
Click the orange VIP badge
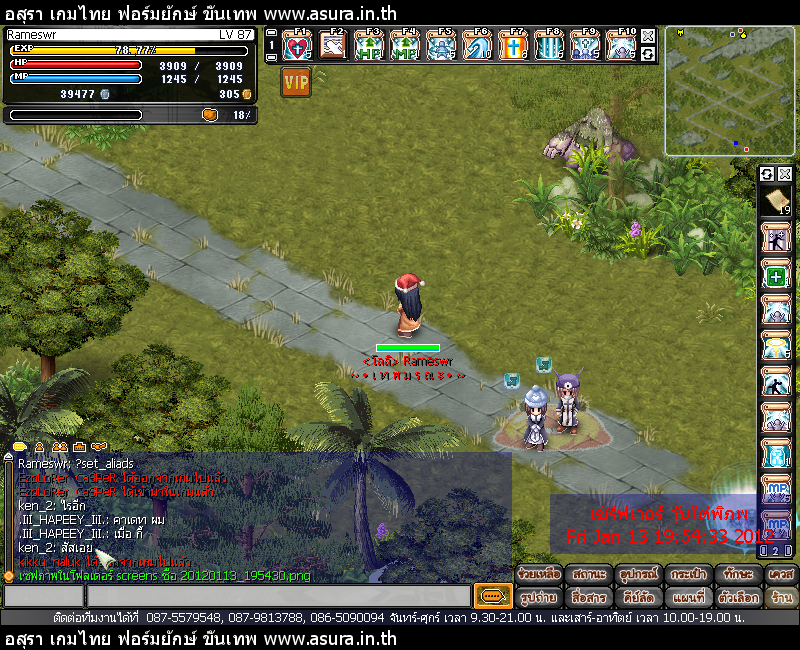point(296,82)
